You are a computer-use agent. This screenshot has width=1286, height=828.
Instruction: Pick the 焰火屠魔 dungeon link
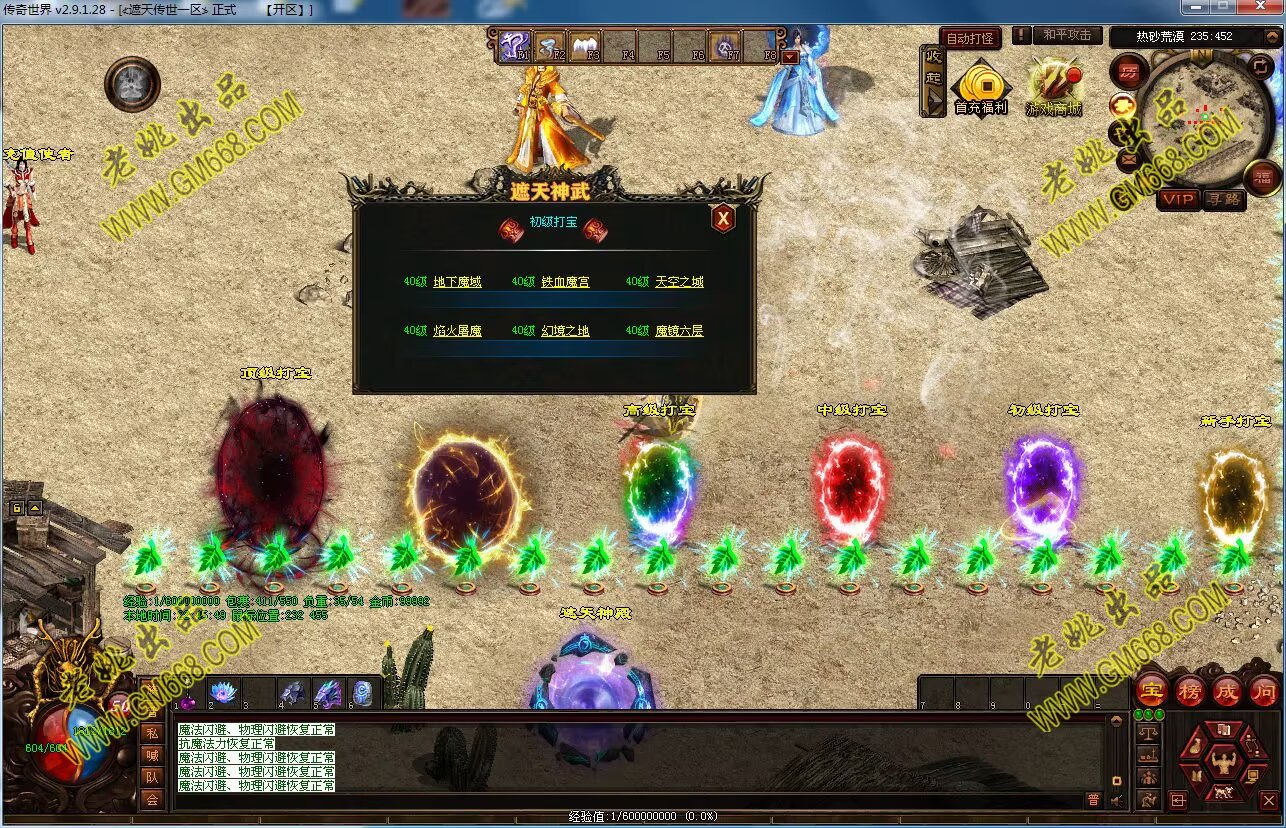tap(457, 331)
